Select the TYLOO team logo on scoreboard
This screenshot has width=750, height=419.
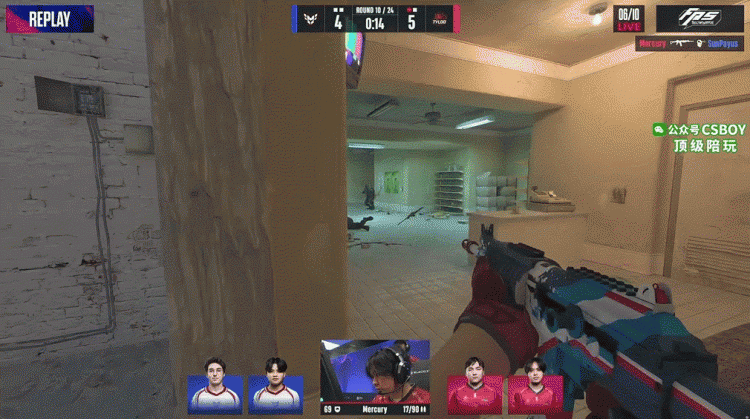[x=439, y=18]
